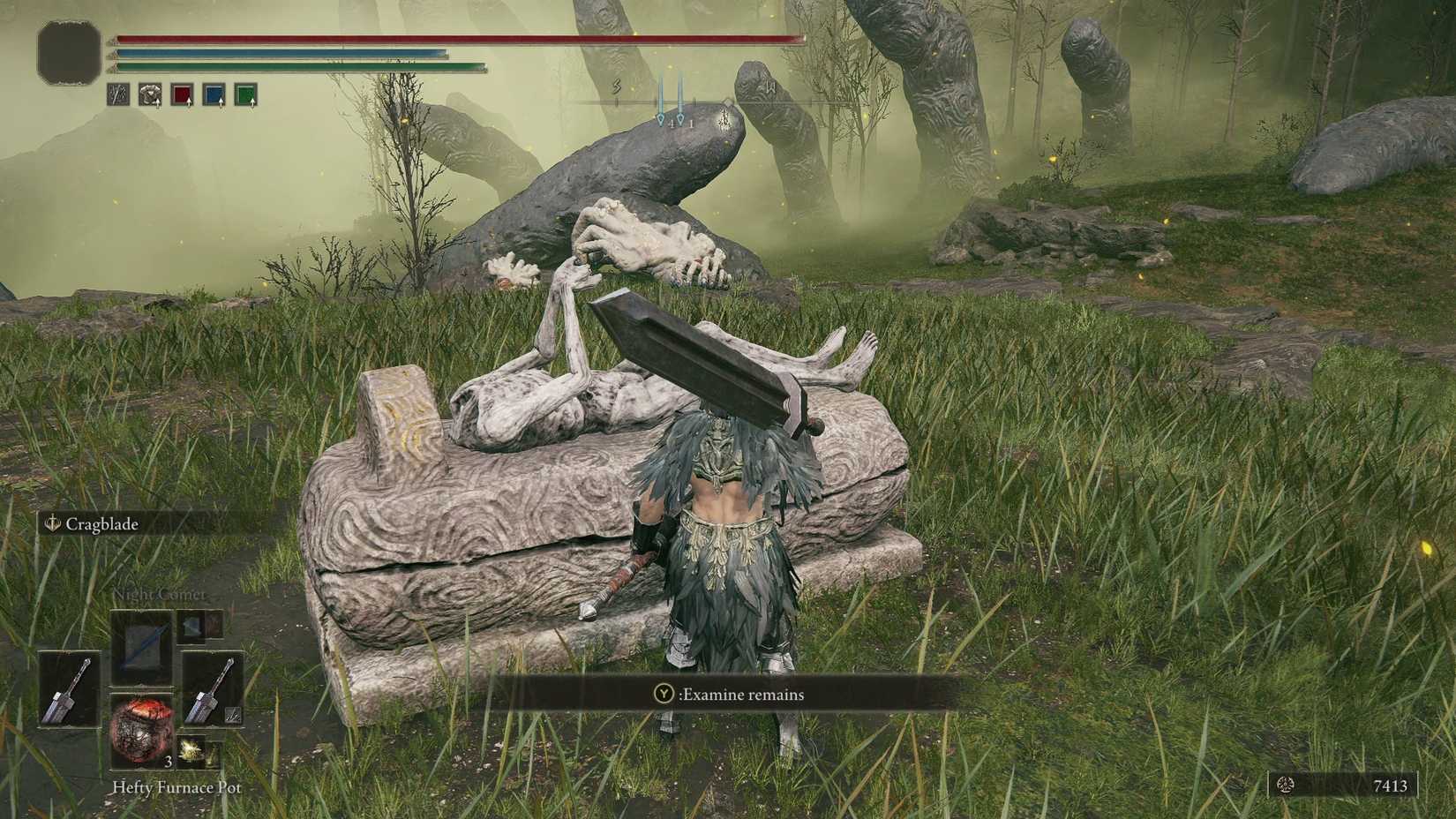Select the blue status square icon
The image size is (1456, 819).
pyautogui.click(x=215, y=94)
